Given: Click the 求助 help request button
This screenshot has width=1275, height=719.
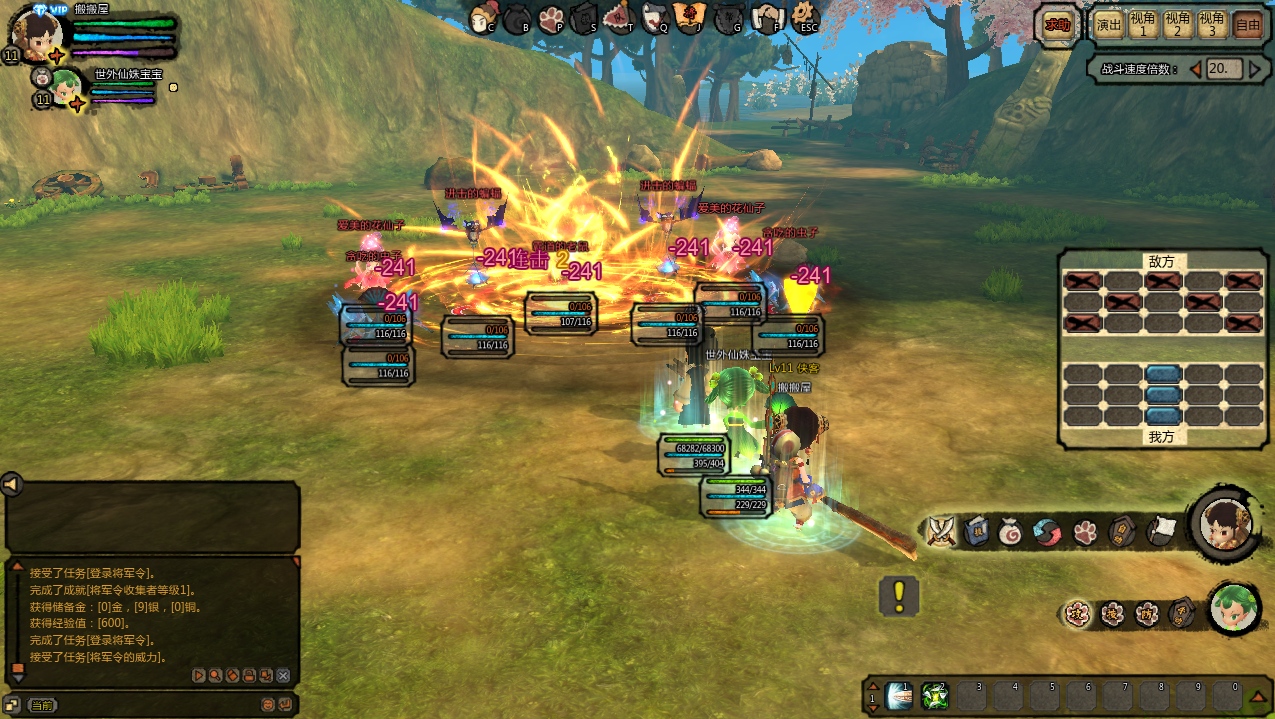Looking at the screenshot, I should pyautogui.click(x=1058, y=25).
